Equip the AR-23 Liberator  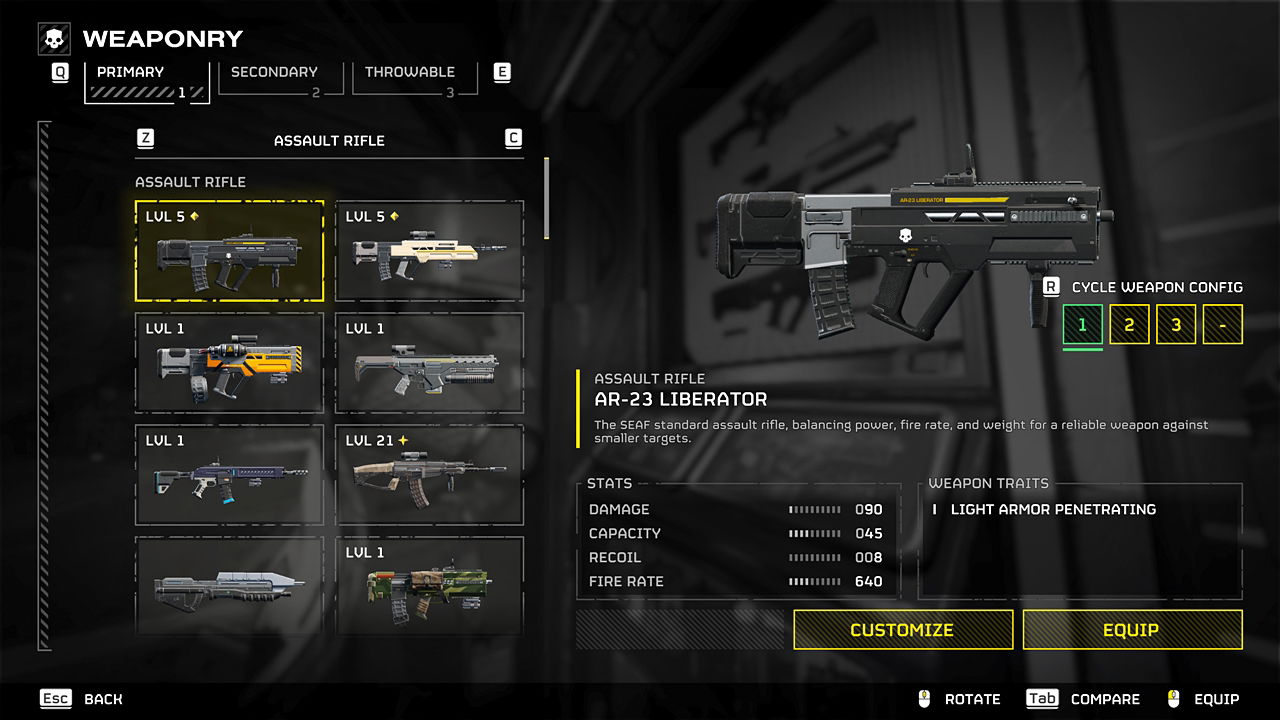click(x=1132, y=630)
